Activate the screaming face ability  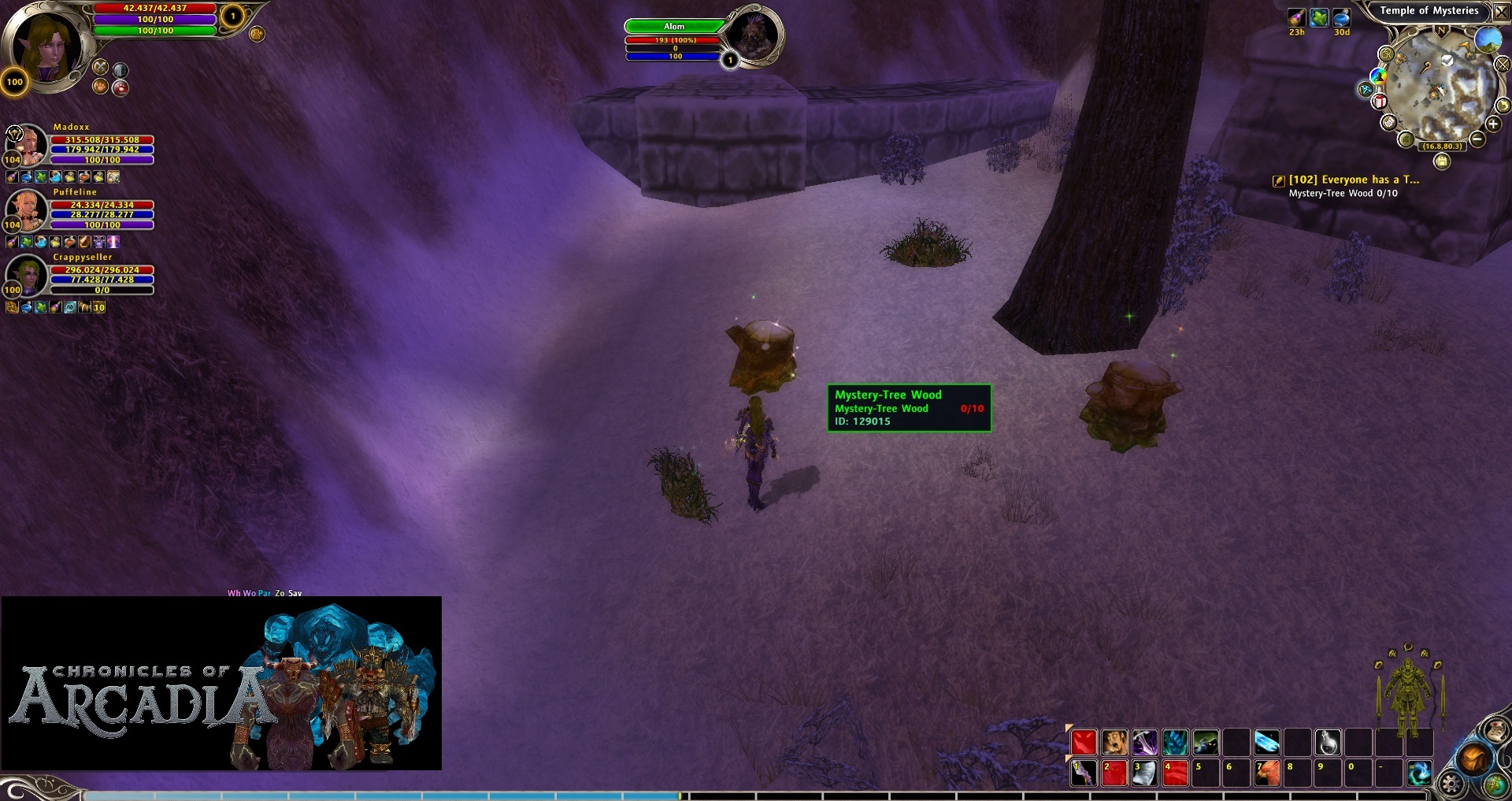[x=1114, y=742]
